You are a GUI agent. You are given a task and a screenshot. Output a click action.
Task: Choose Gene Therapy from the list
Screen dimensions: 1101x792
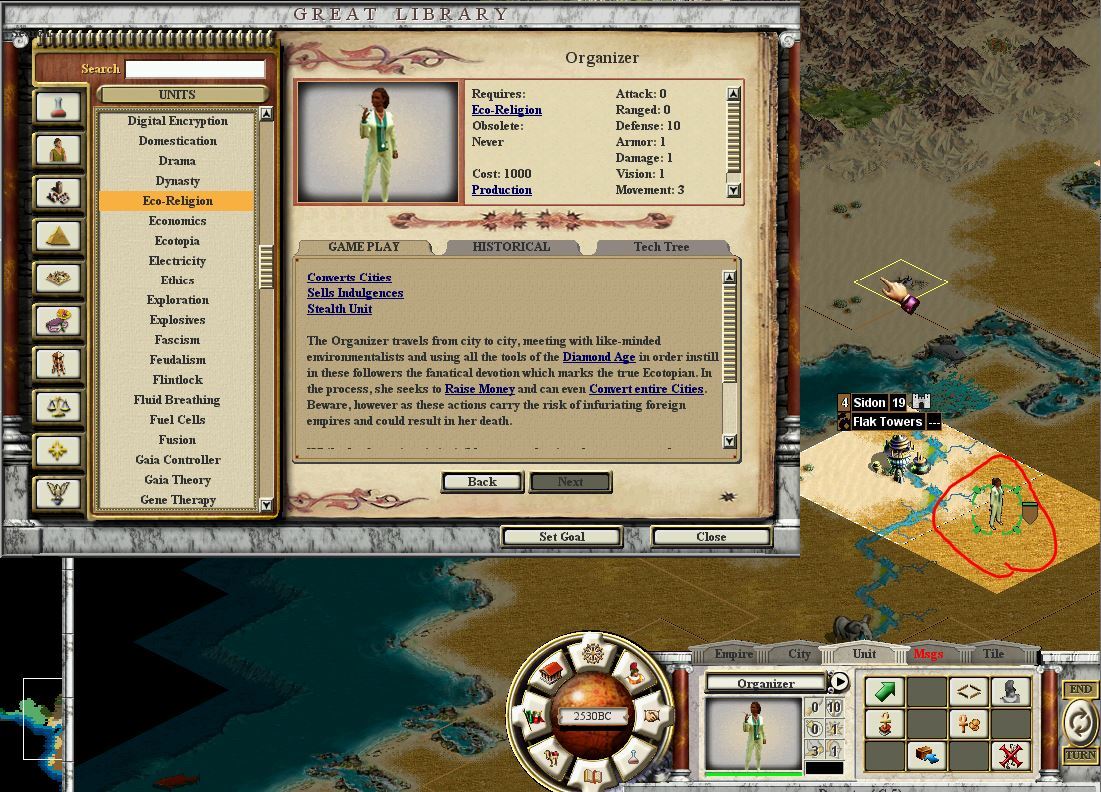178,500
